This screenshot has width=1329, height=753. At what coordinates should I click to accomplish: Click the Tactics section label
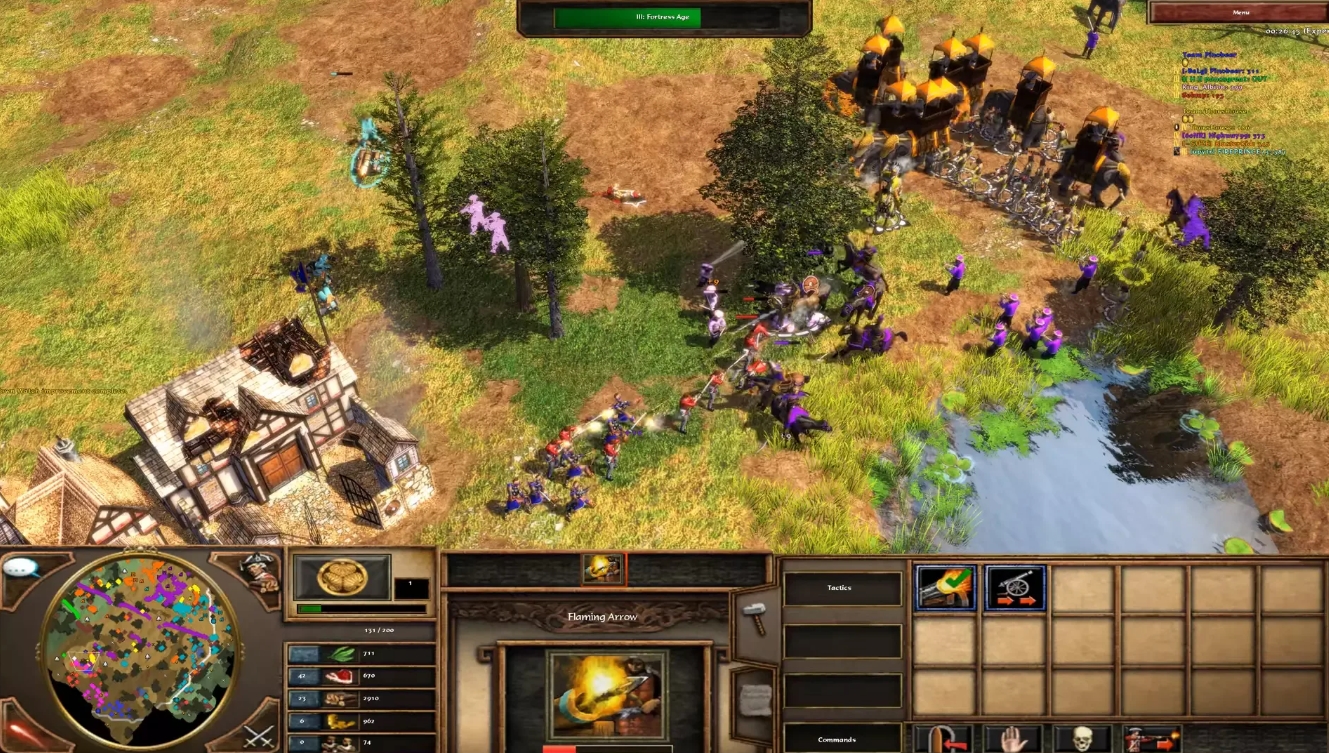coord(842,587)
